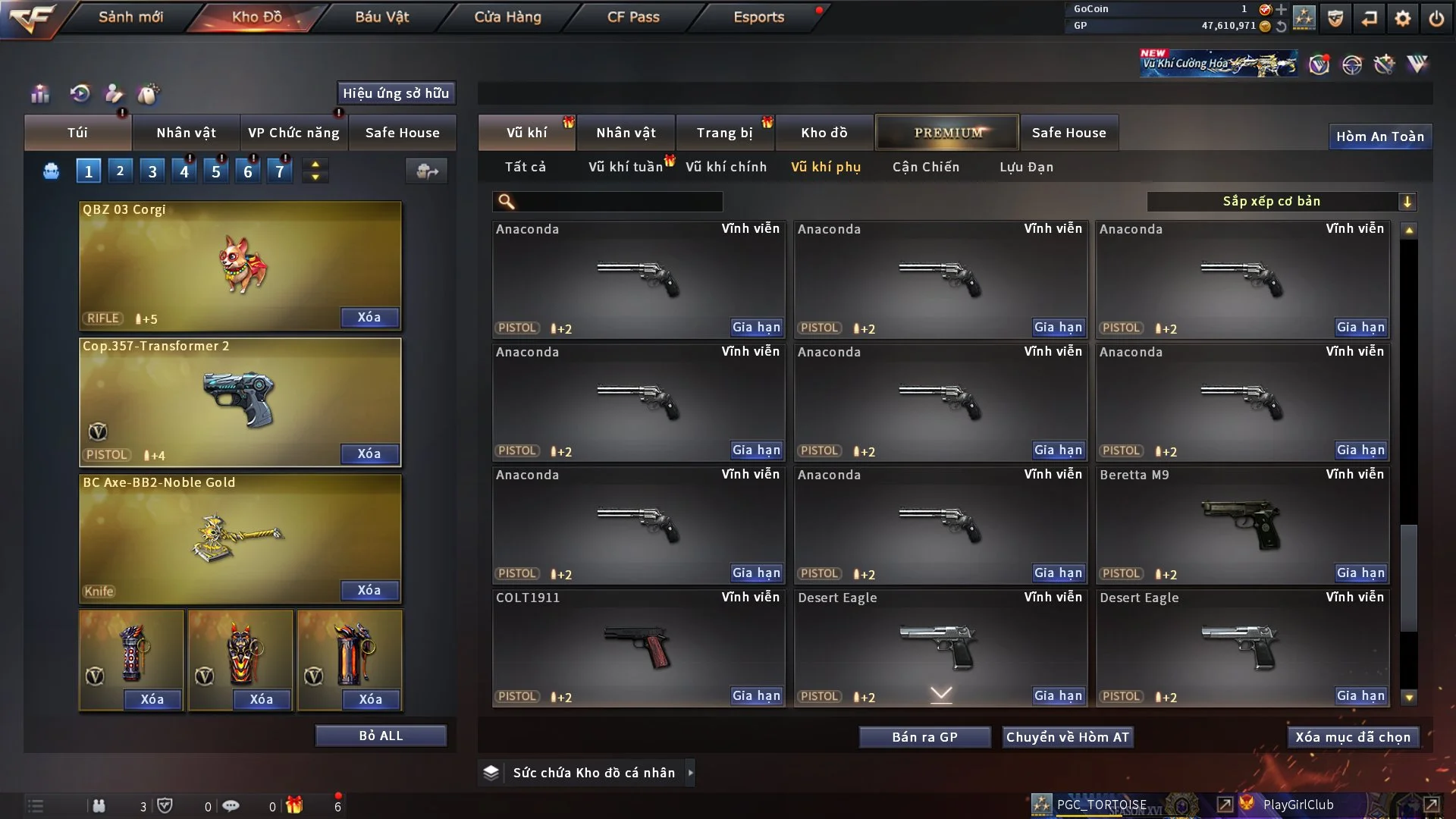
Task: Select the COLT1911 pistol item
Action: [638, 648]
